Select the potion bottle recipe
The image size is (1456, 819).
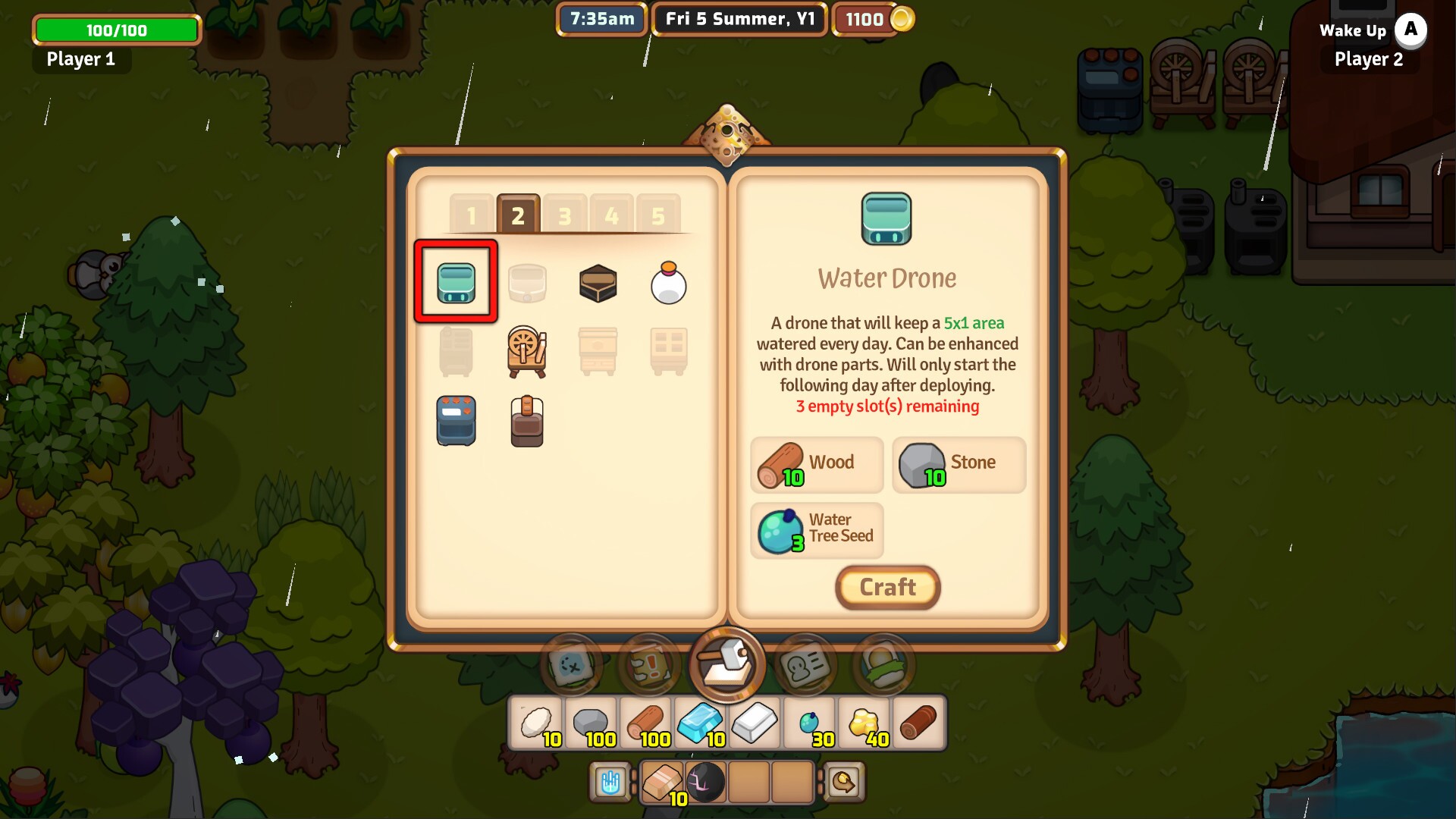click(x=670, y=282)
